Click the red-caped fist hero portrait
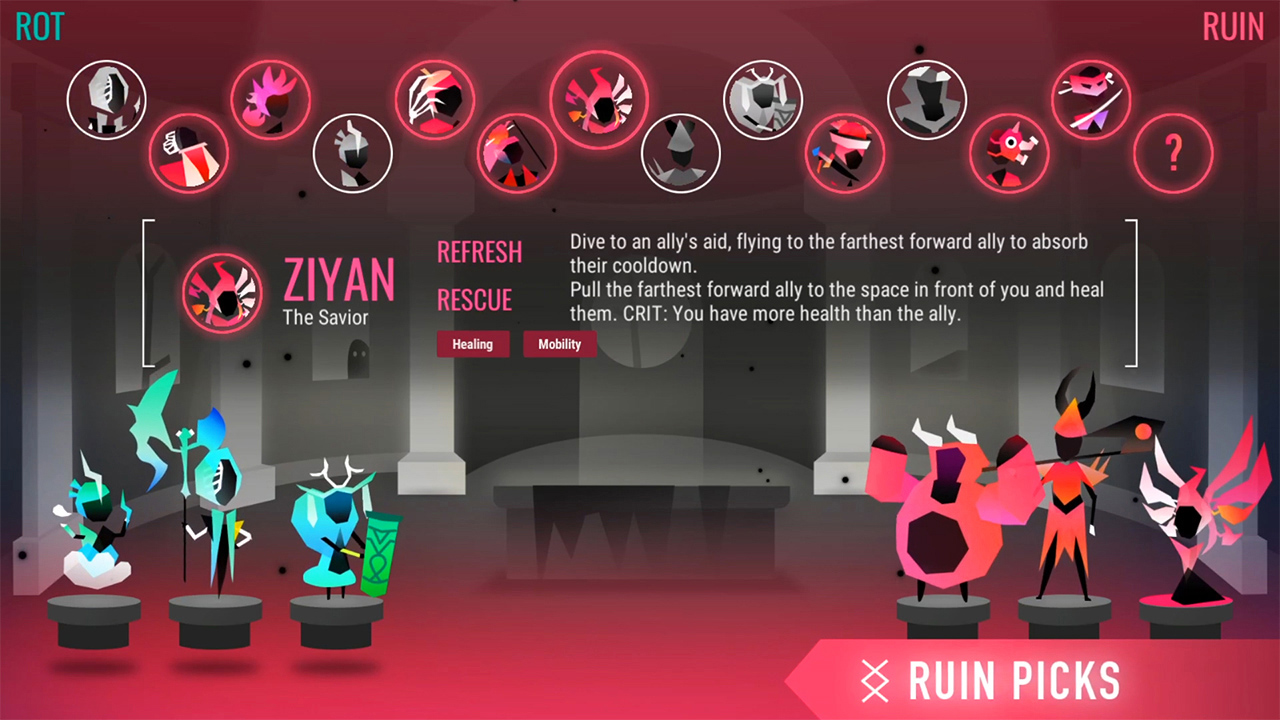 click(x=189, y=152)
